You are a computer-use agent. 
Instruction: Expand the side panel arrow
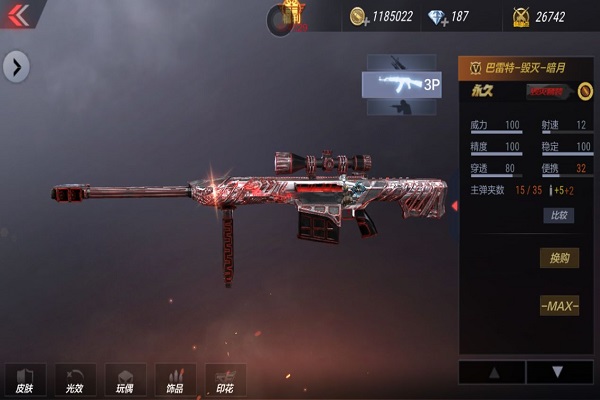pyautogui.click(x=16, y=67)
